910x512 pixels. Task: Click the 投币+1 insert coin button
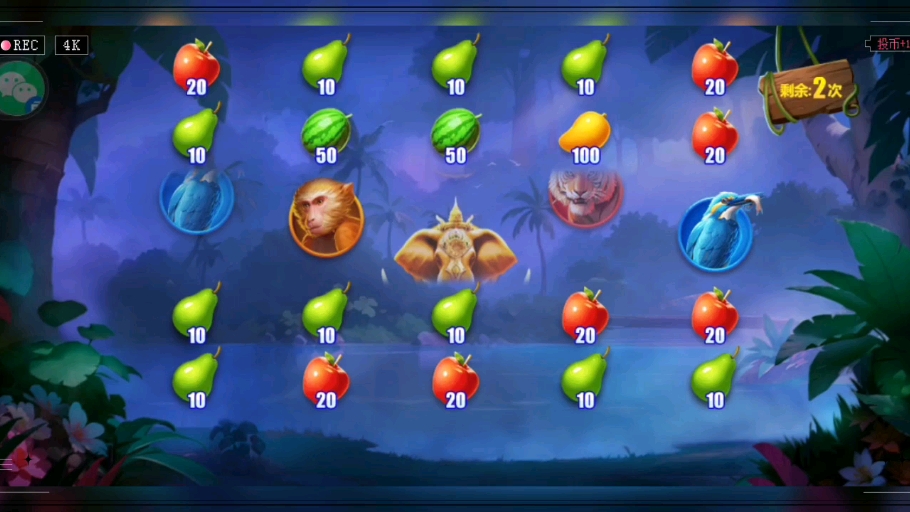coord(891,44)
